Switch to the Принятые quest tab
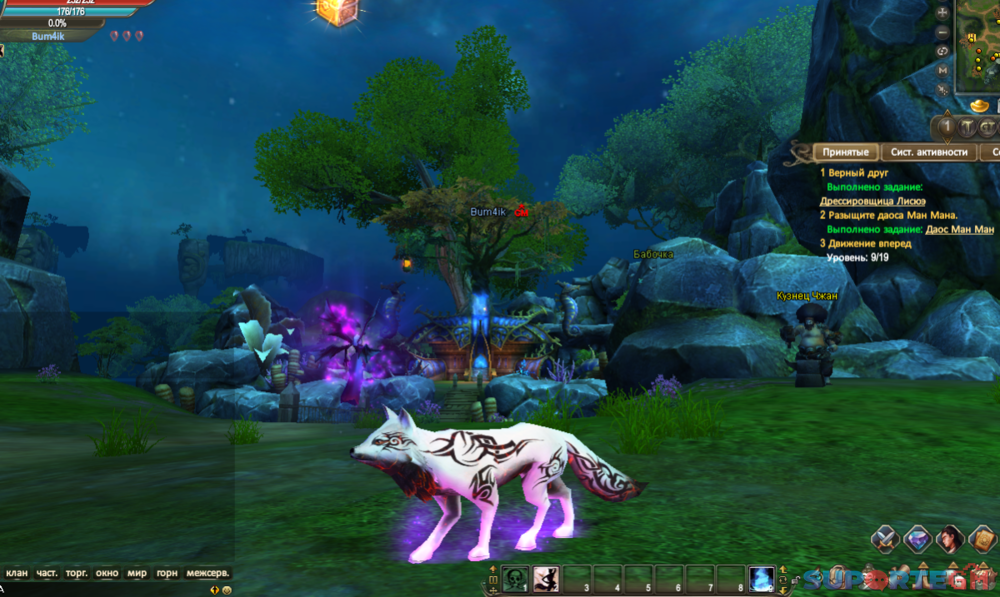 click(845, 152)
